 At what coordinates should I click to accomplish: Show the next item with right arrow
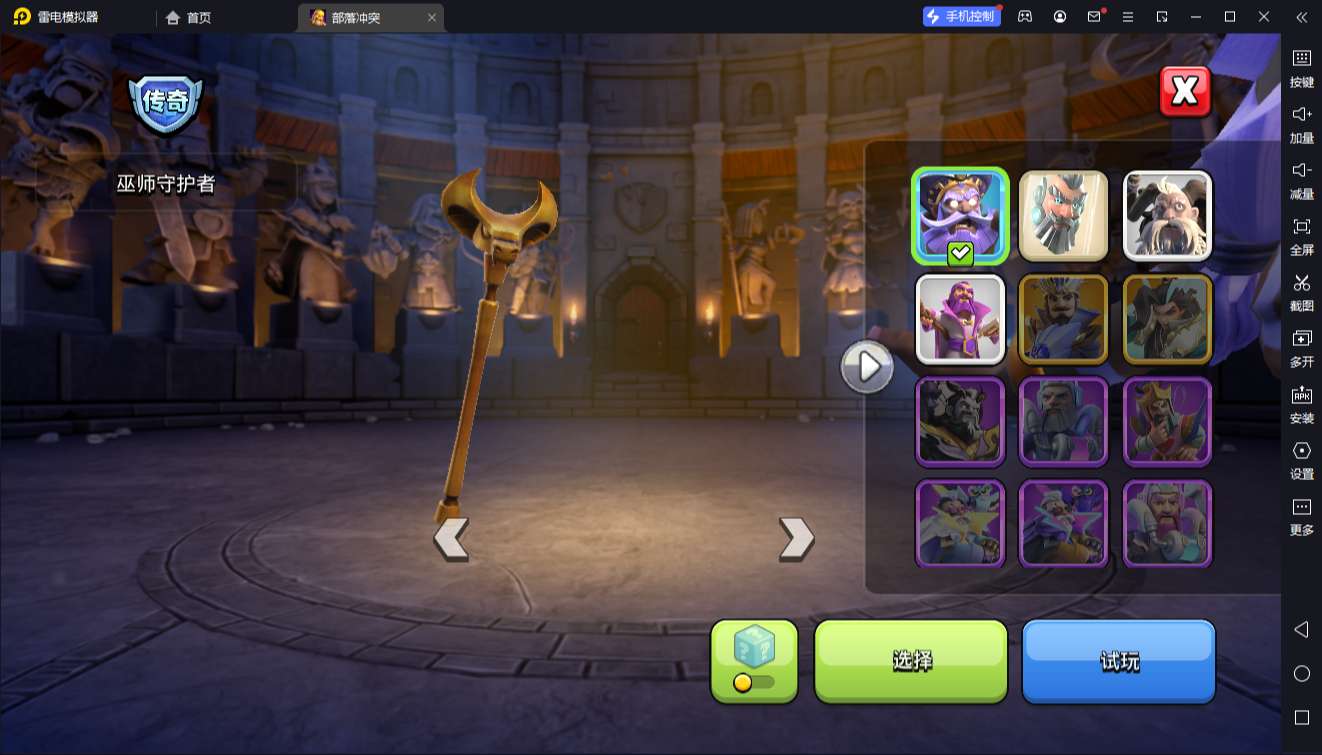tap(796, 539)
